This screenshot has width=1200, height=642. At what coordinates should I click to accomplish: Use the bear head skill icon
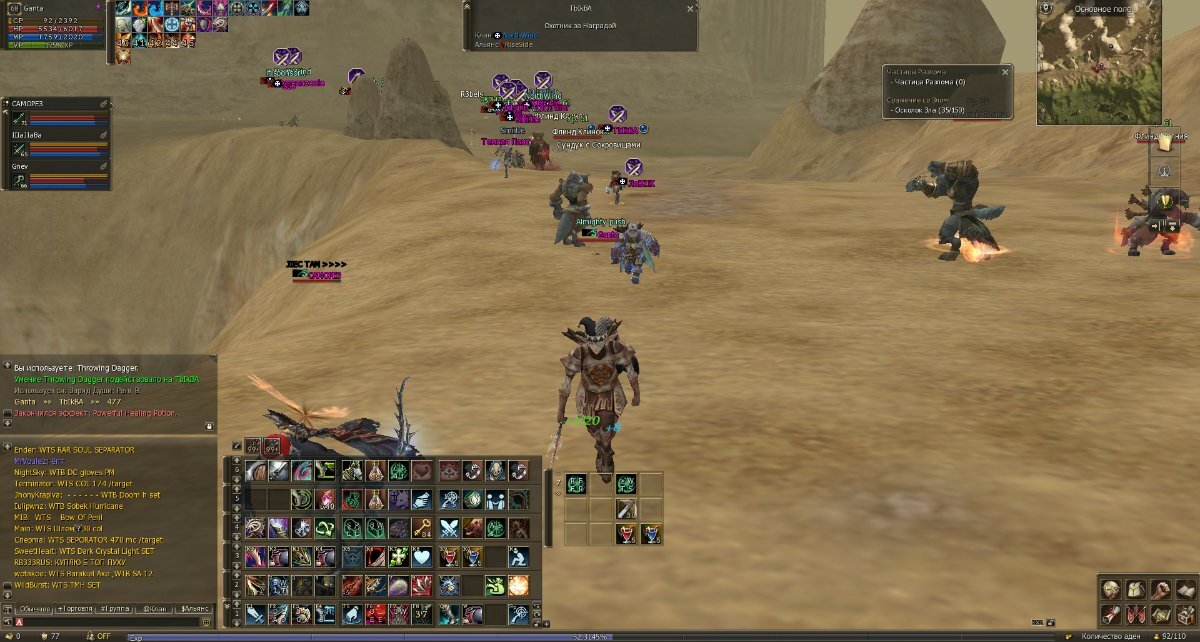coord(471,528)
